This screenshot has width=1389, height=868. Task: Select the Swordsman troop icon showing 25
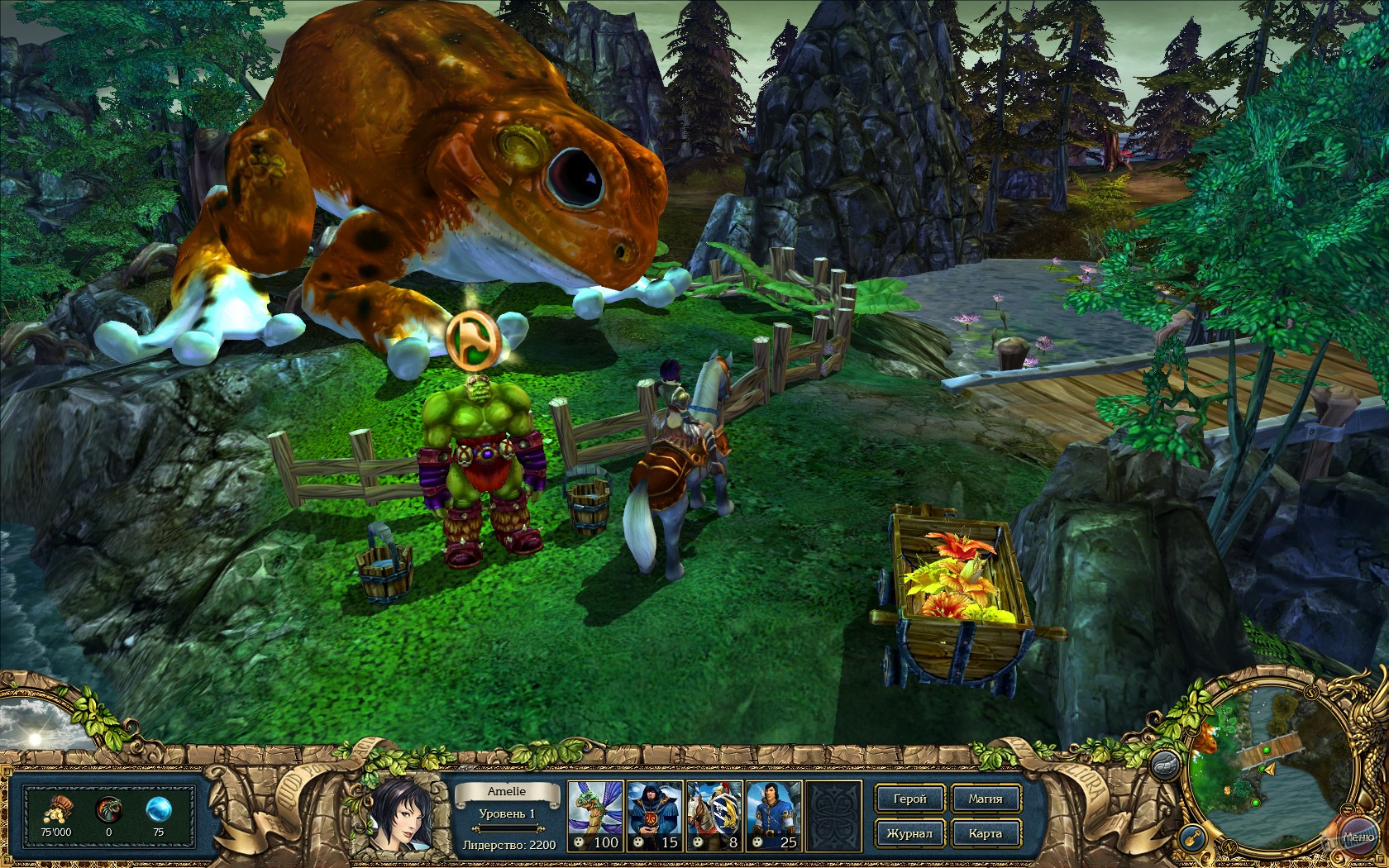775,814
